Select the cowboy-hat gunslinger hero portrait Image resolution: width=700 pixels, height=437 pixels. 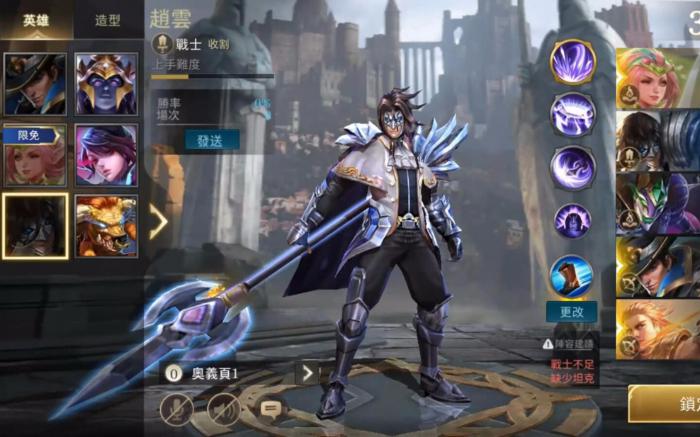tap(35, 84)
